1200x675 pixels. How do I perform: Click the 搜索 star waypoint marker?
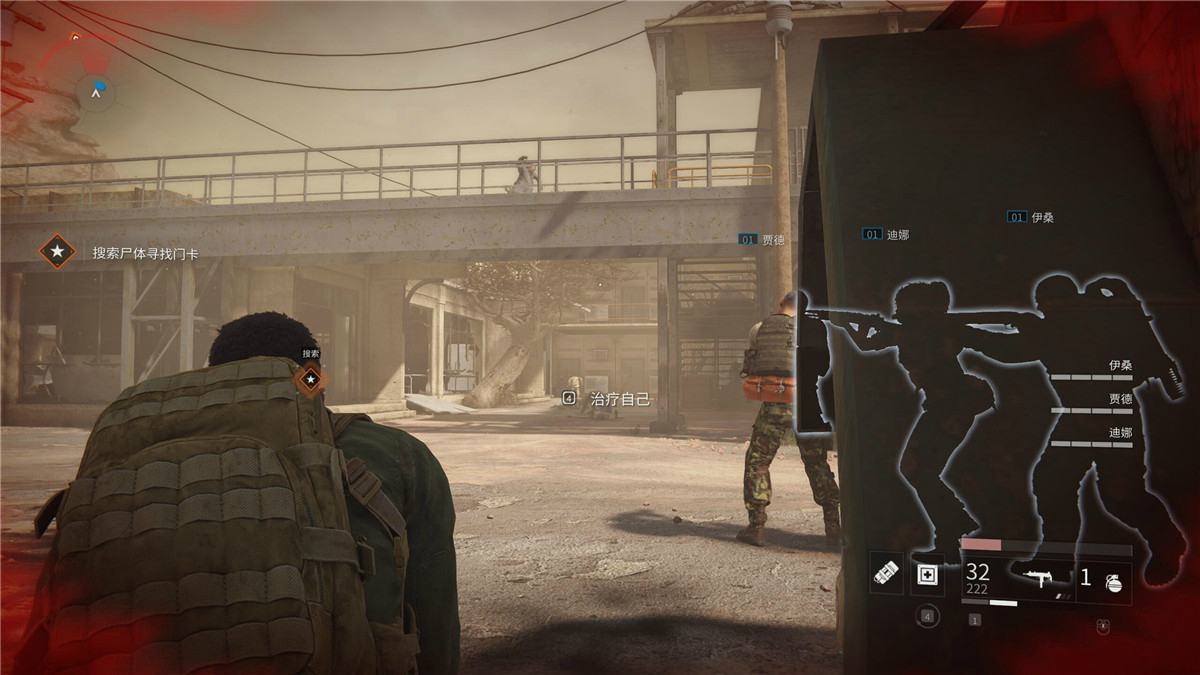tap(311, 379)
